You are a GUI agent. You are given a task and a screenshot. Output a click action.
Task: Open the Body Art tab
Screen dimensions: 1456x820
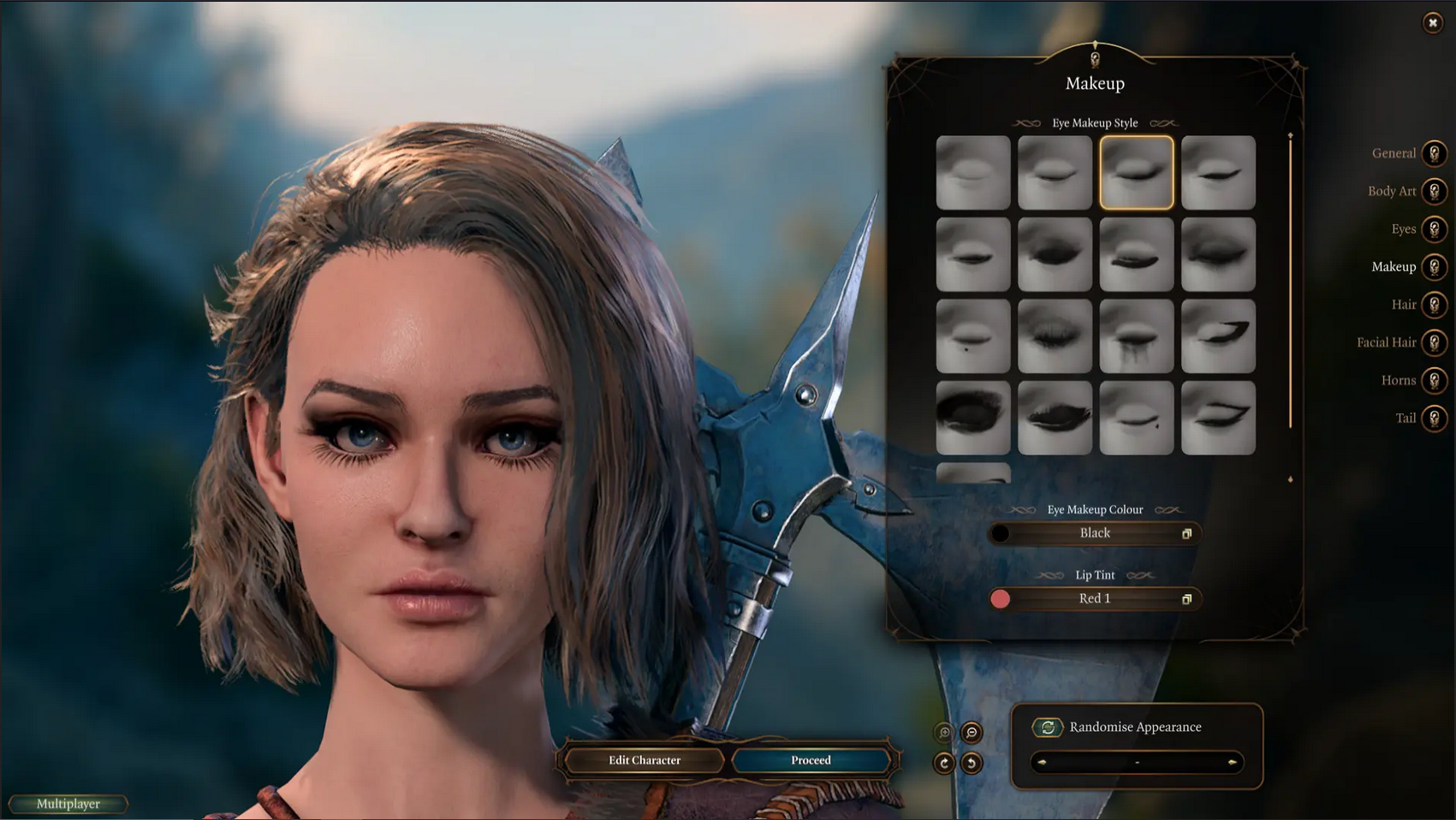[x=1434, y=191]
